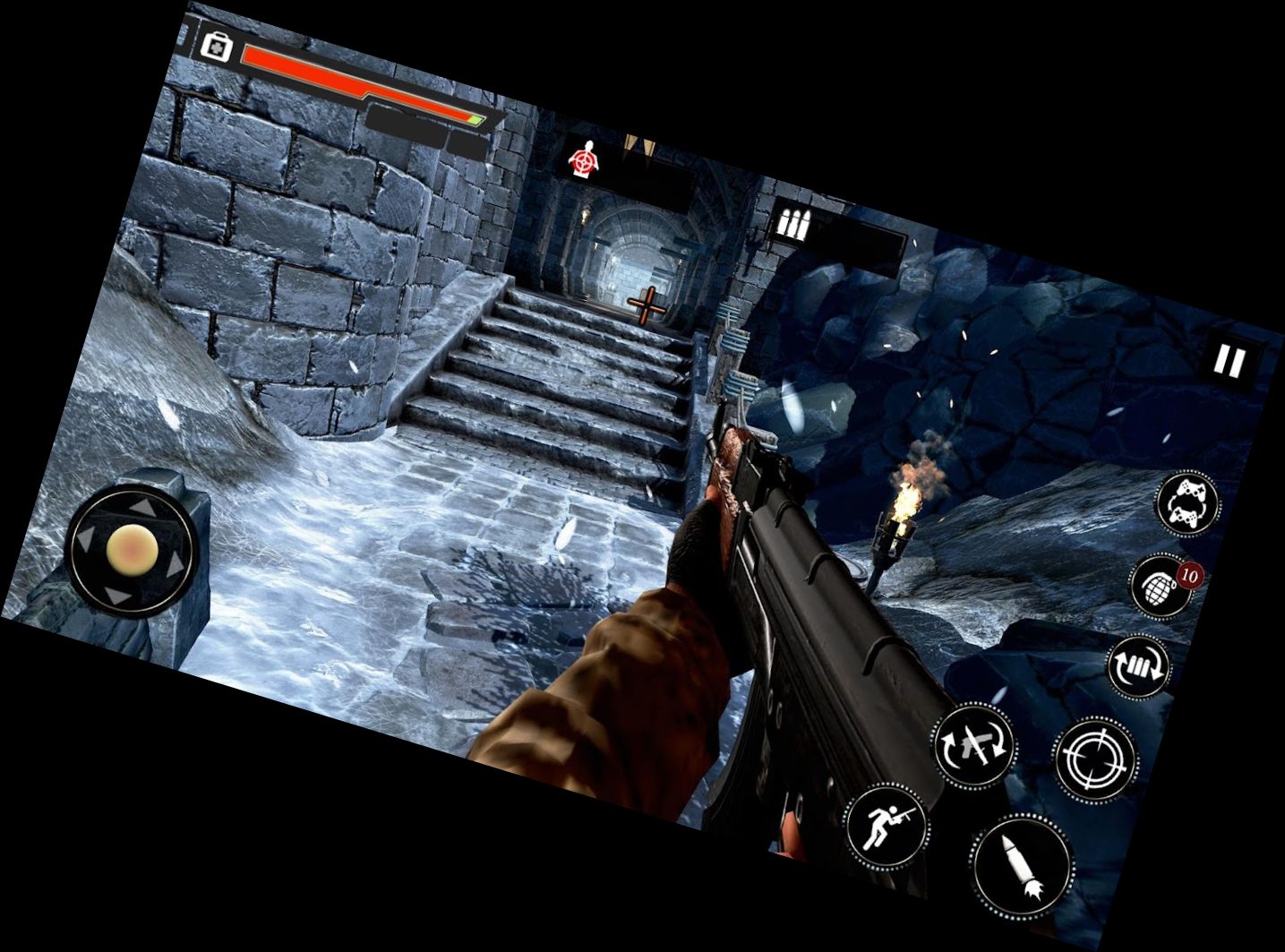Switch weapon using the gun swap button

[974, 745]
